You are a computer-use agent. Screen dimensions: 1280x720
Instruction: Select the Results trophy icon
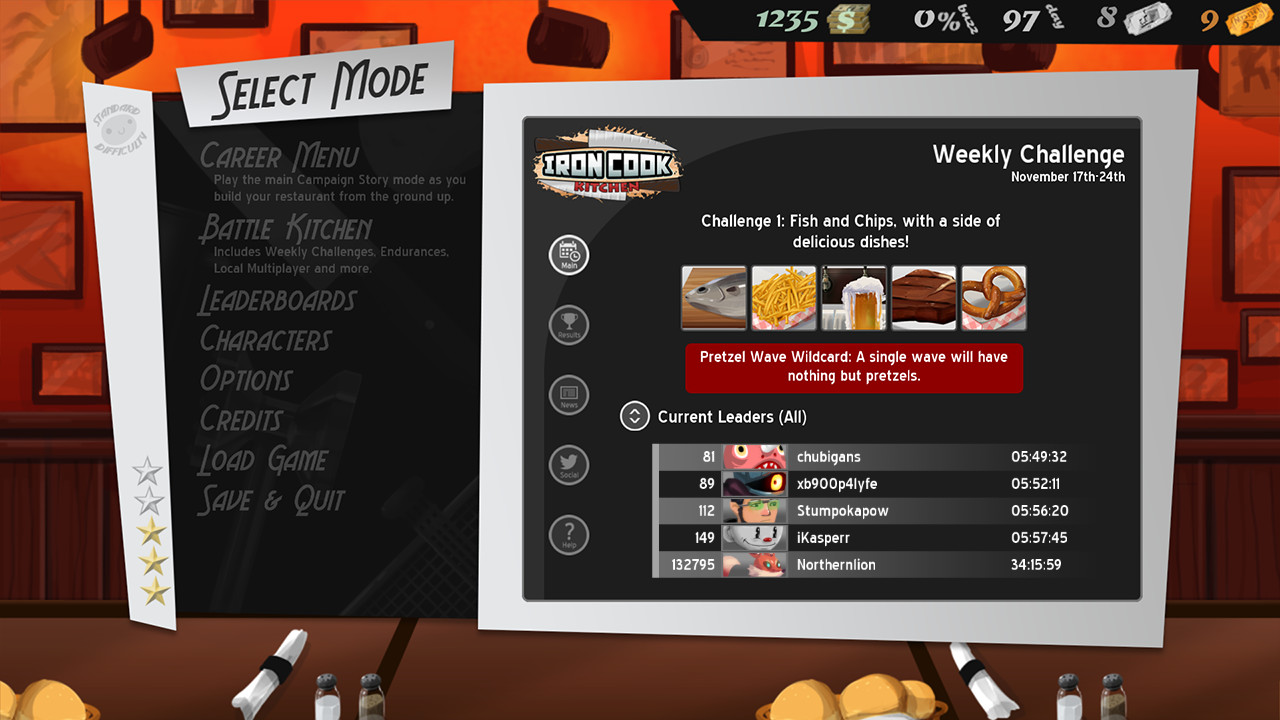point(568,325)
